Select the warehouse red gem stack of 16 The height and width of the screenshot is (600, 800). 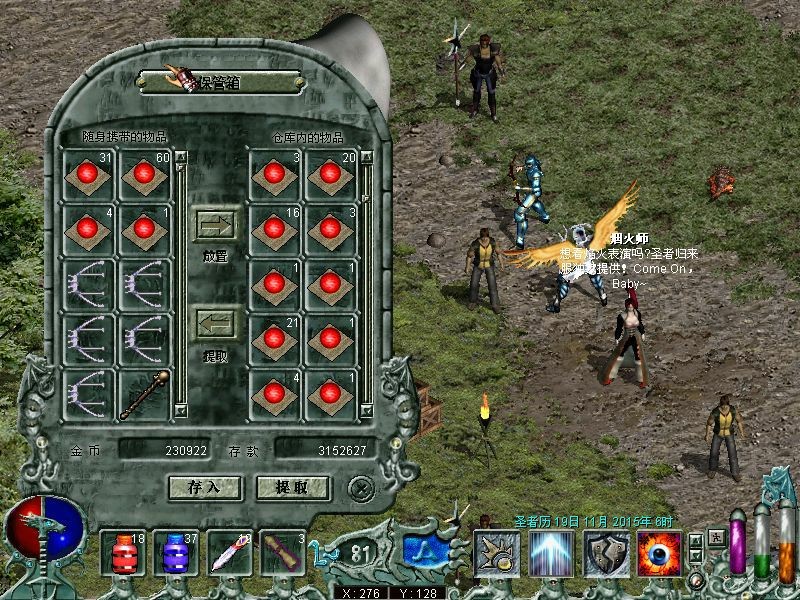click(x=275, y=229)
